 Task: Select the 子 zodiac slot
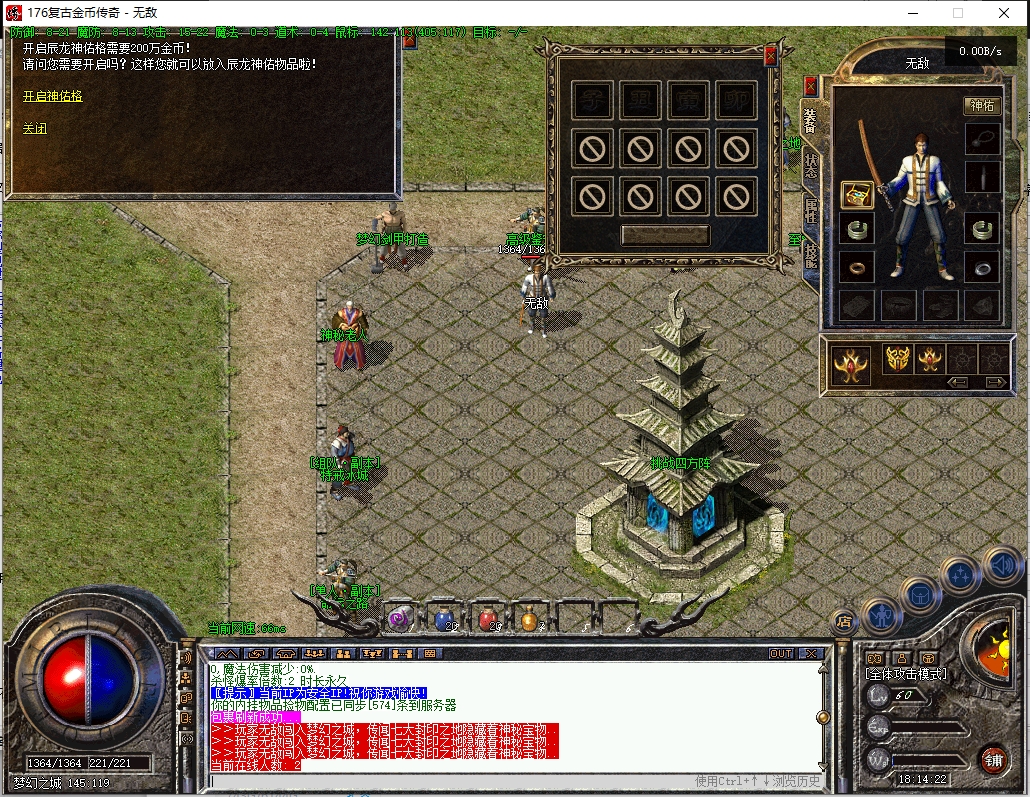tap(591, 101)
